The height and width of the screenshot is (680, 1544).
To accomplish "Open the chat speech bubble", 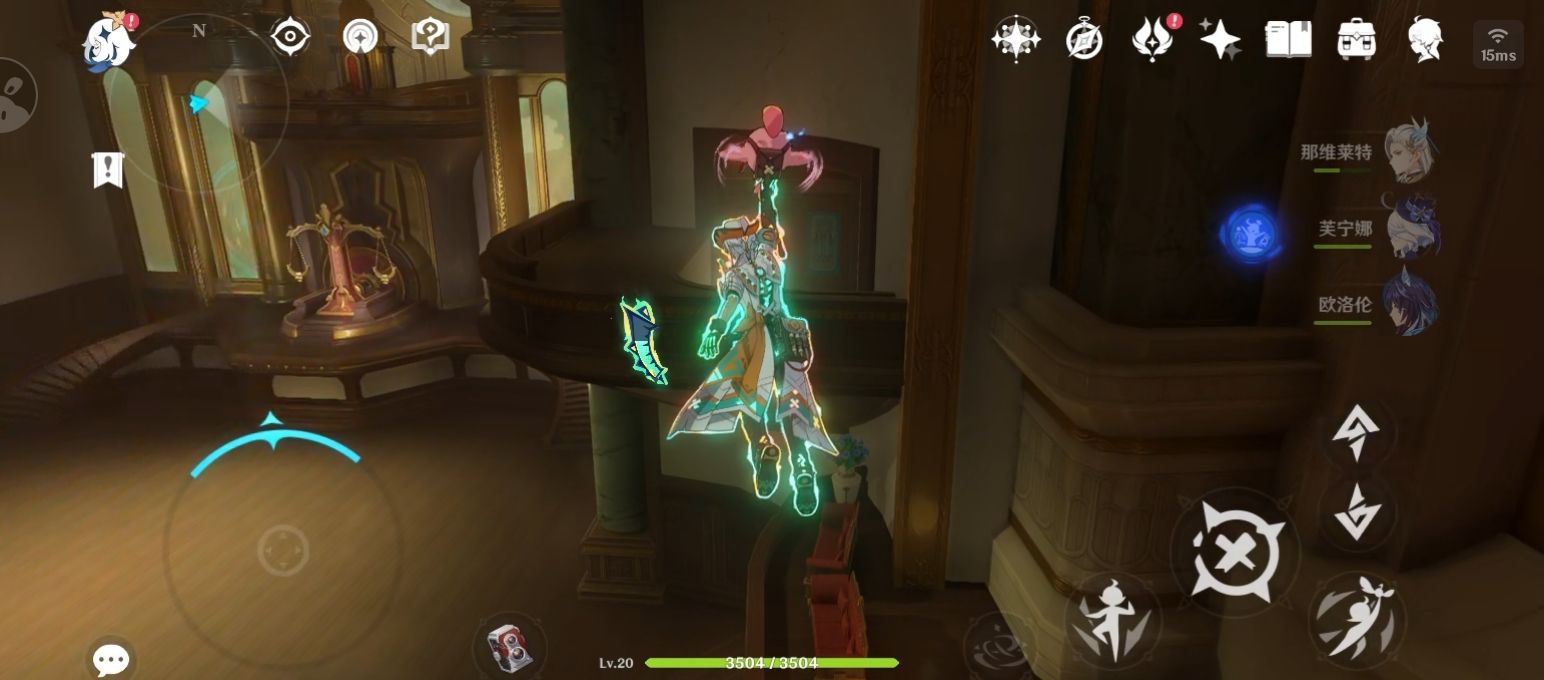I will [110, 659].
